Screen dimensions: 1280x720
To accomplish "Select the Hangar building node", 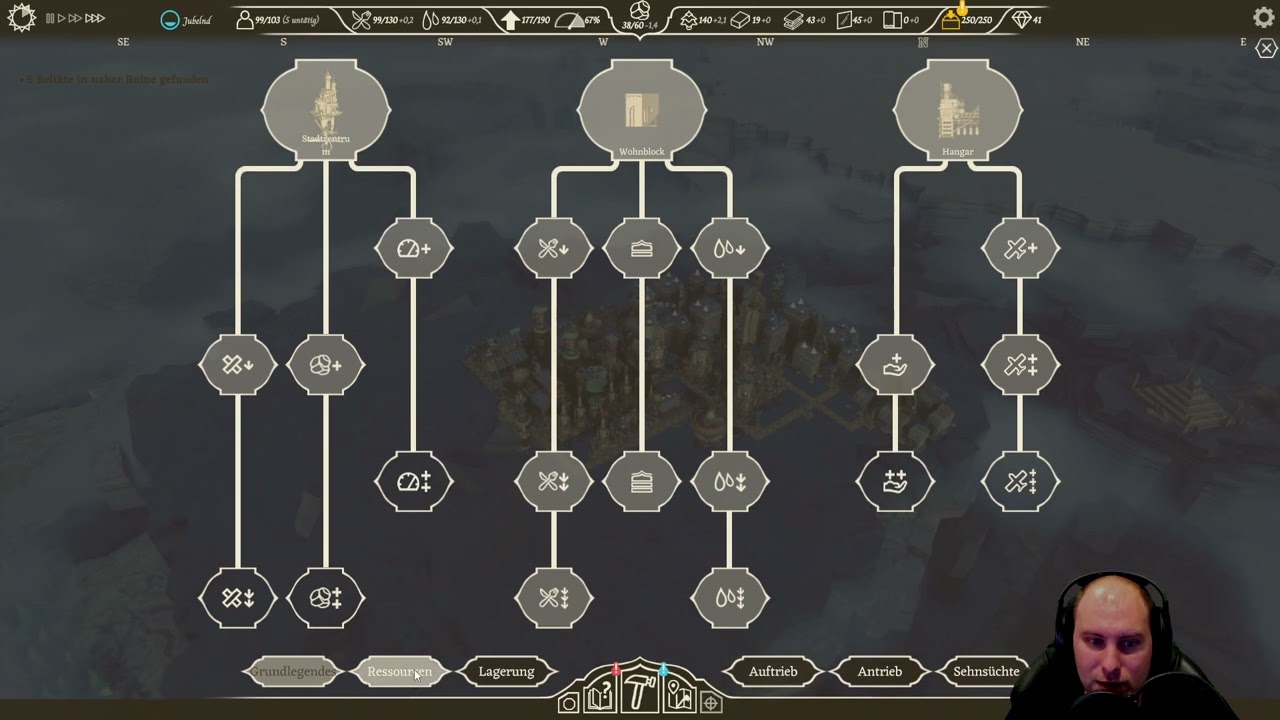I will point(957,108).
